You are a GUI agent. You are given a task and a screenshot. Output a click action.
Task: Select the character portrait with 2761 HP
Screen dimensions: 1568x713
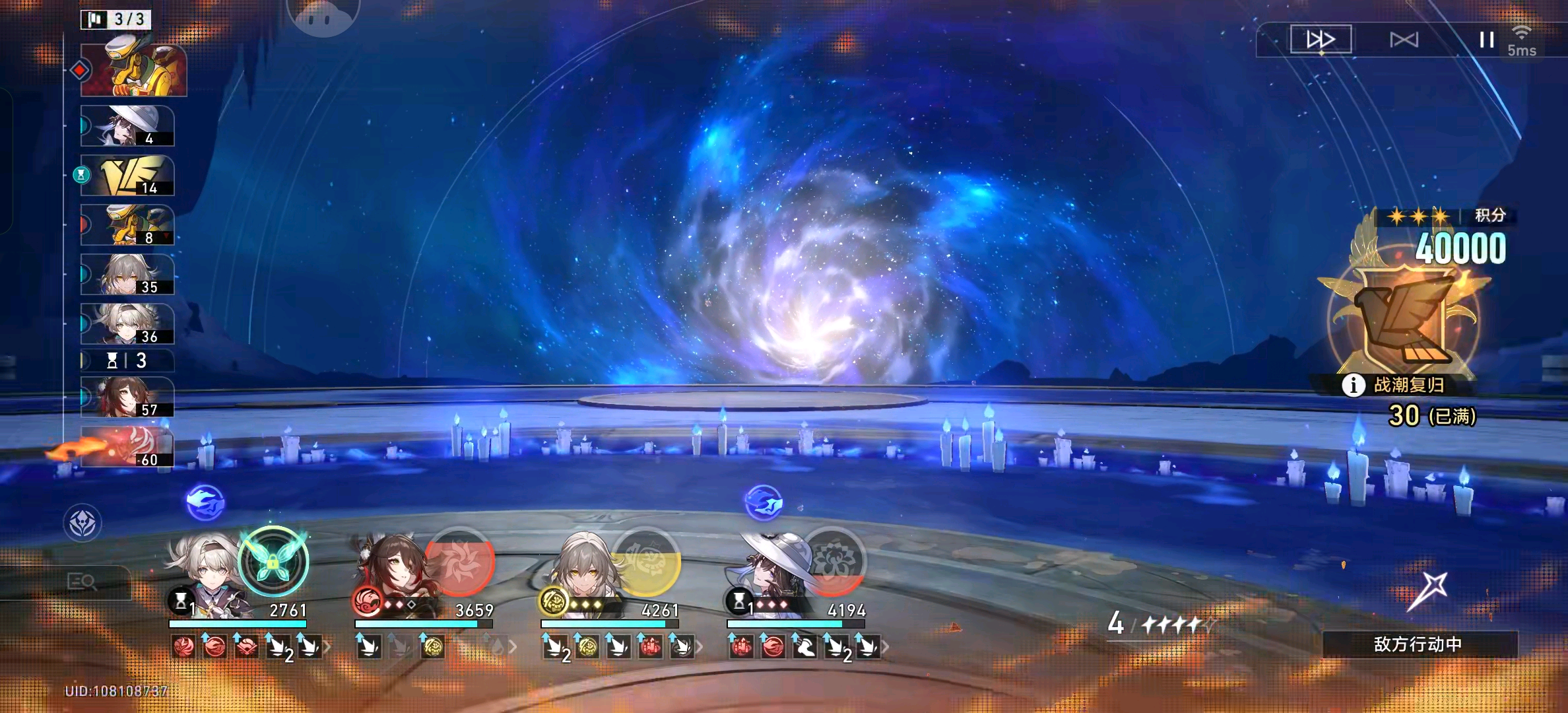[x=205, y=576]
